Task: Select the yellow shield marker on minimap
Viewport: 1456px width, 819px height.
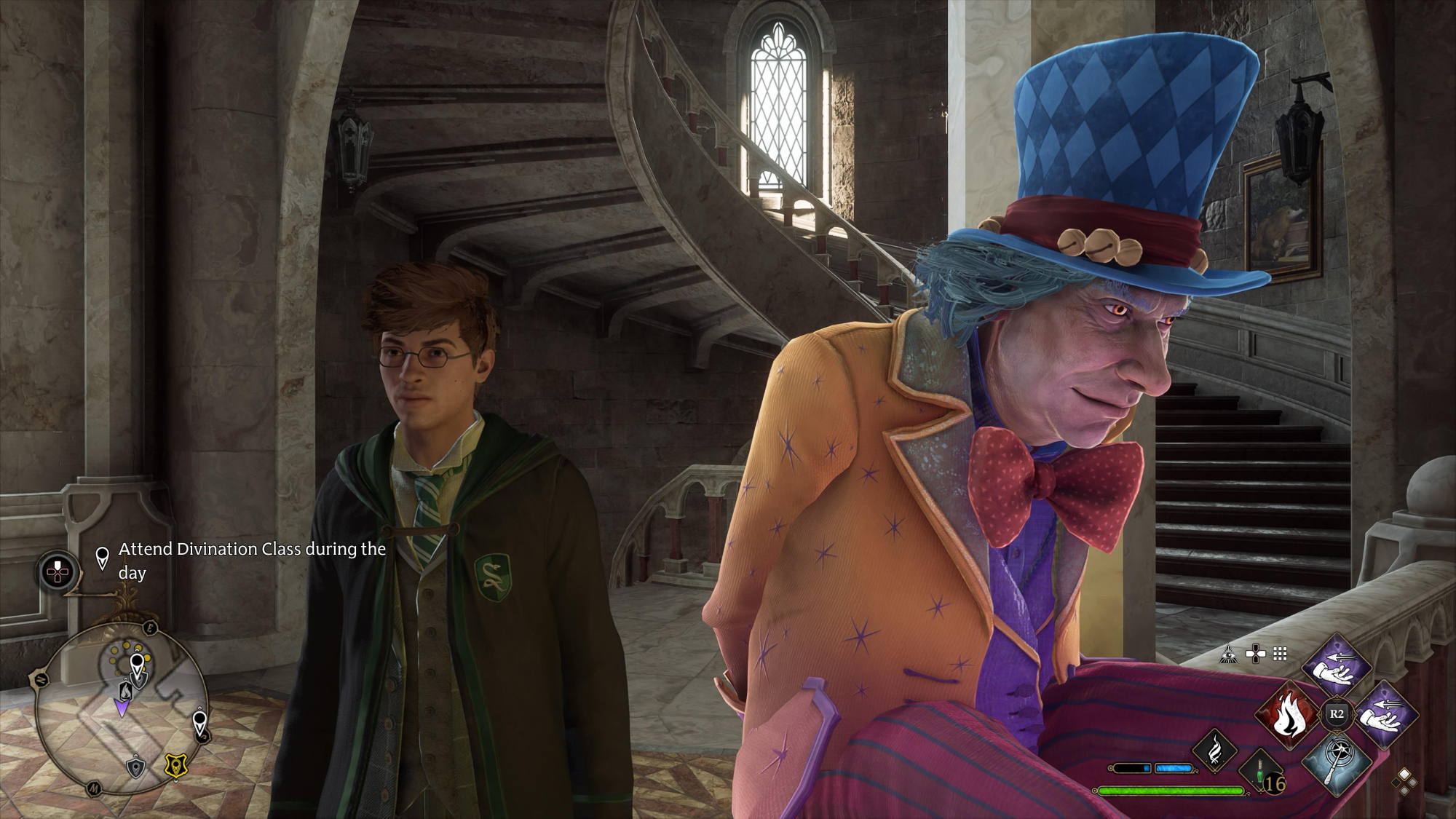Action: click(x=175, y=765)
